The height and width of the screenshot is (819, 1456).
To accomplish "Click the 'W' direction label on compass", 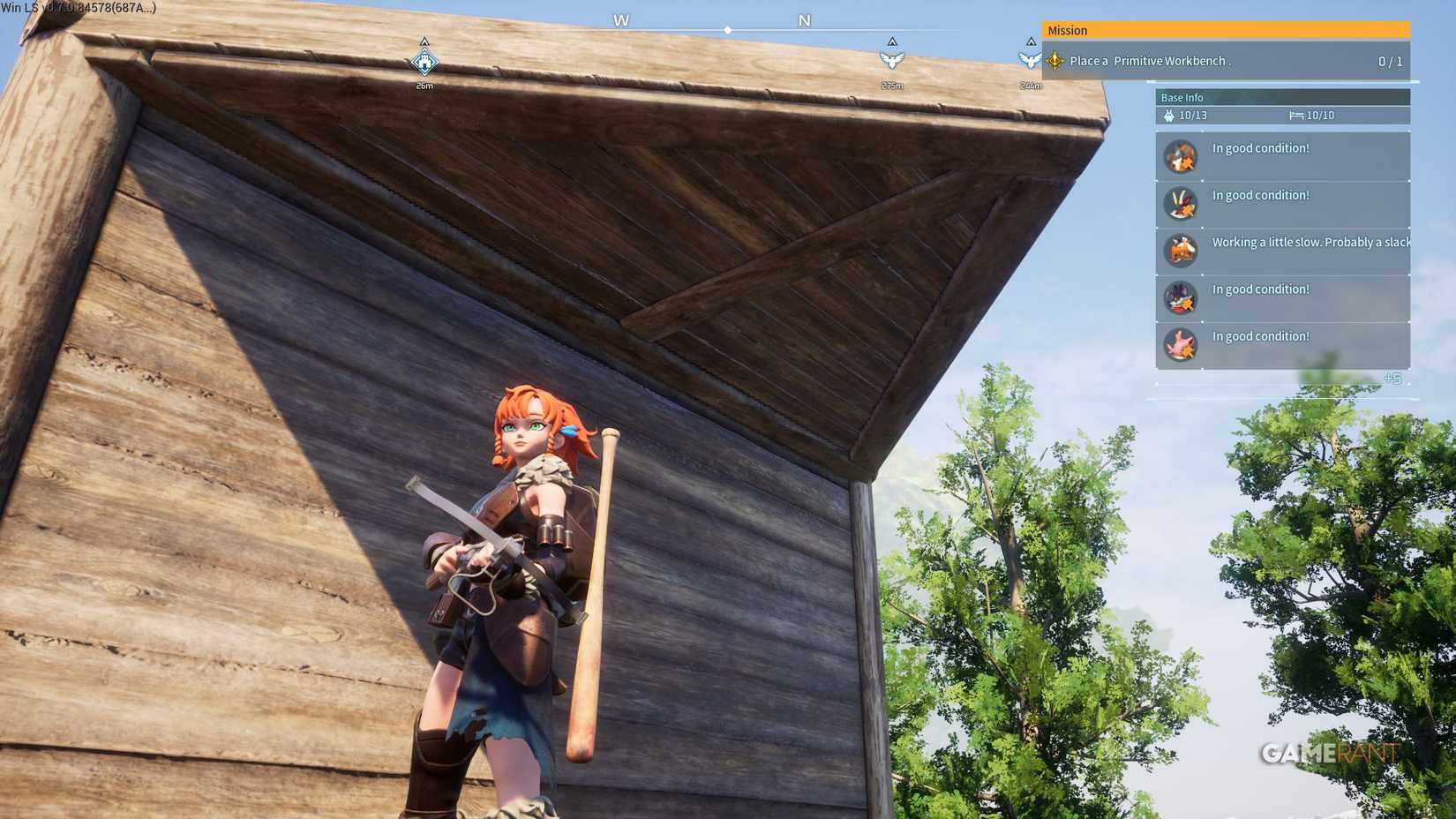I will coord(621,19).
